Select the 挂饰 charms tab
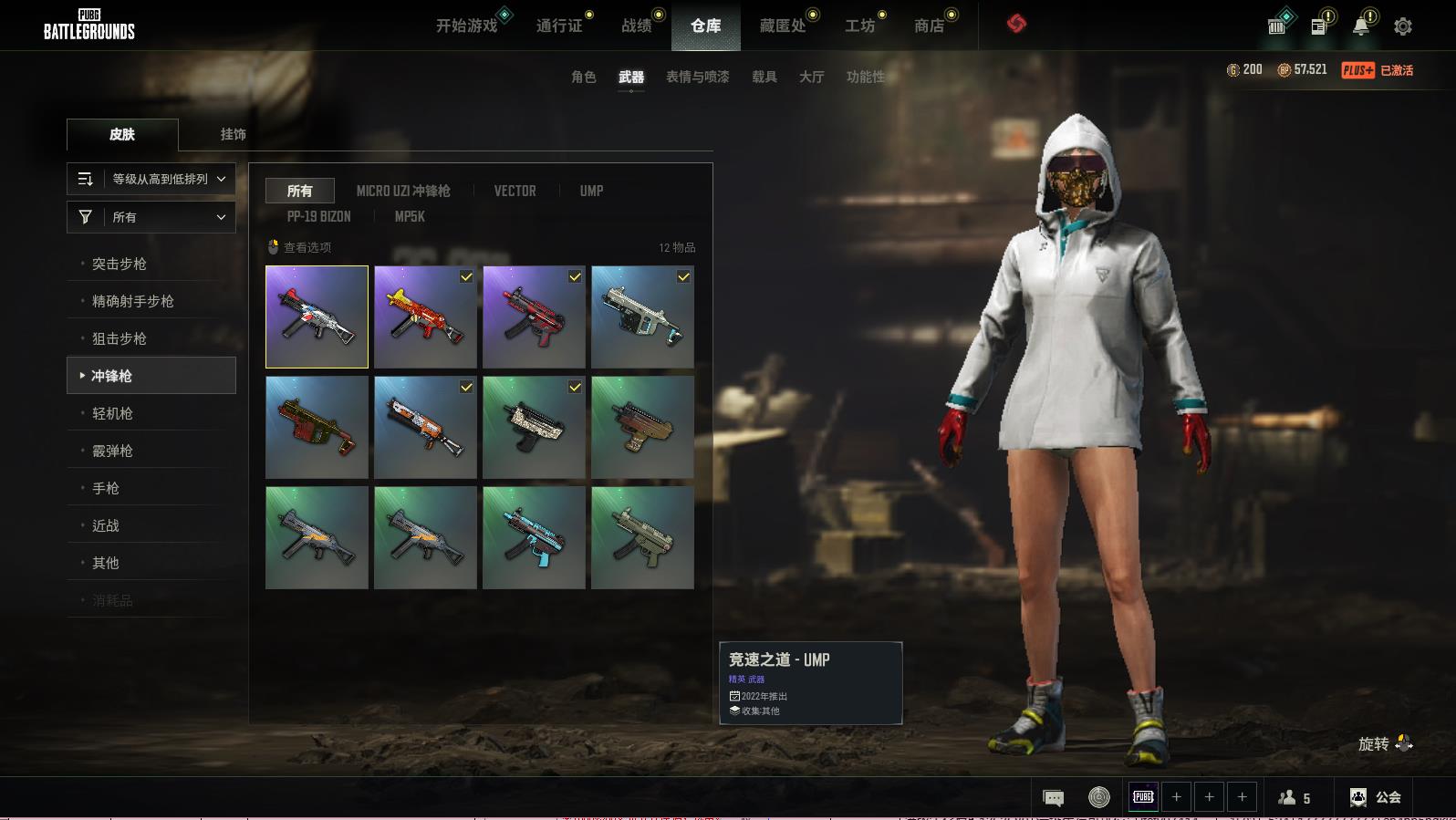1456x820 pixels. click(x=233, y=134)
